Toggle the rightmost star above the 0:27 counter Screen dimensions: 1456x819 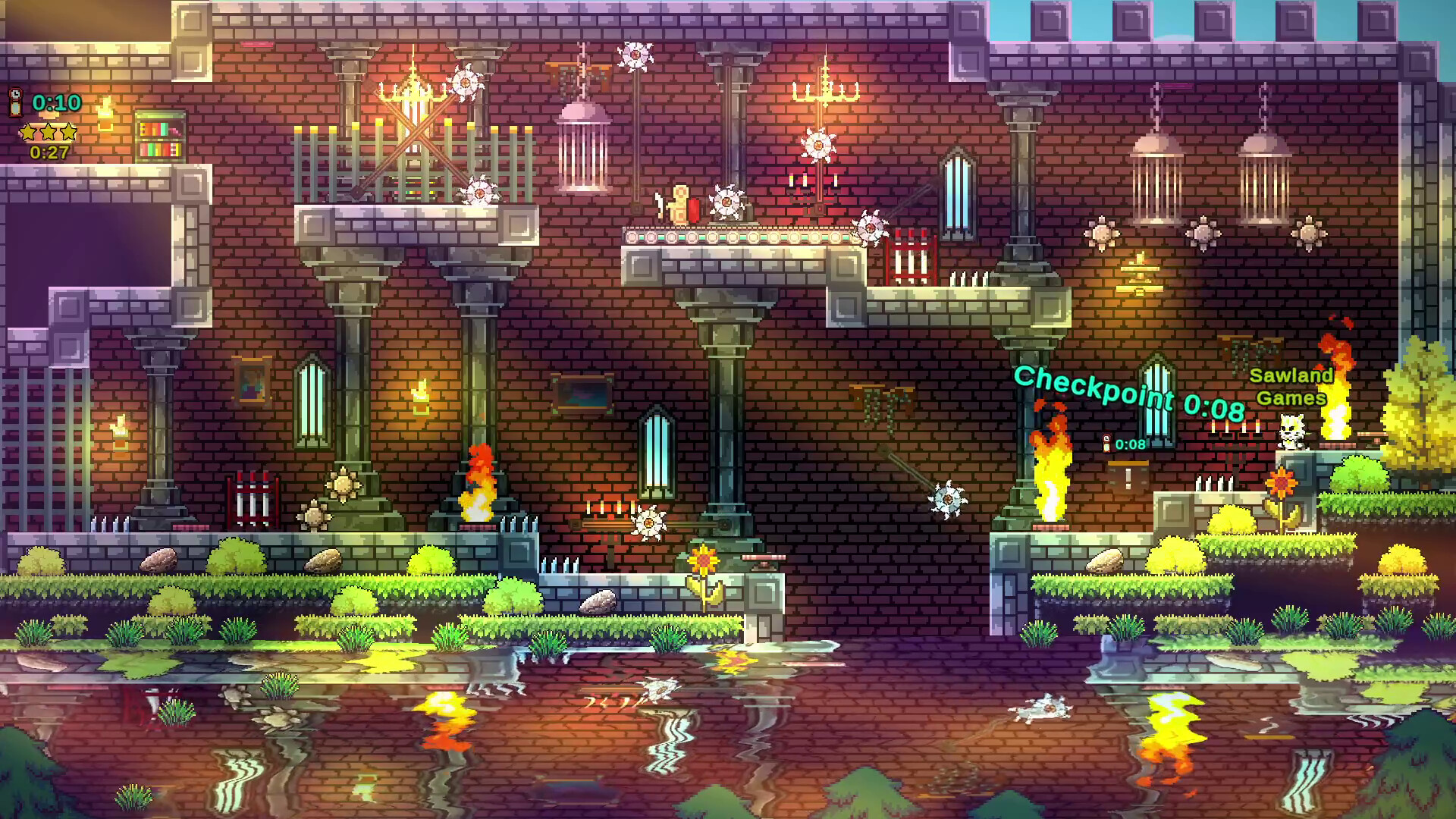67,131
